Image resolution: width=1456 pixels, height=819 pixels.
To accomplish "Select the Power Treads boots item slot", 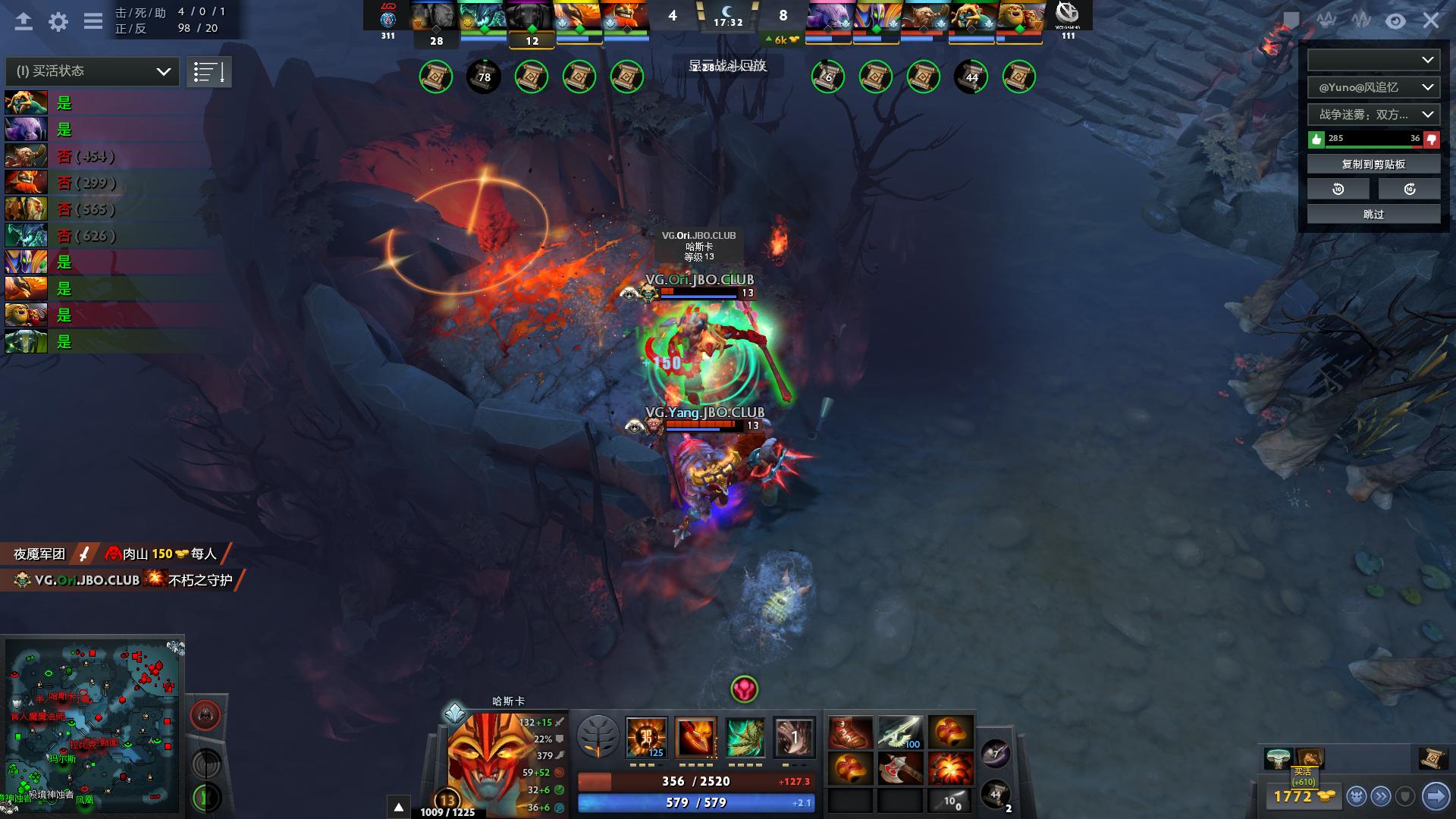I will (x=850, y=733).
